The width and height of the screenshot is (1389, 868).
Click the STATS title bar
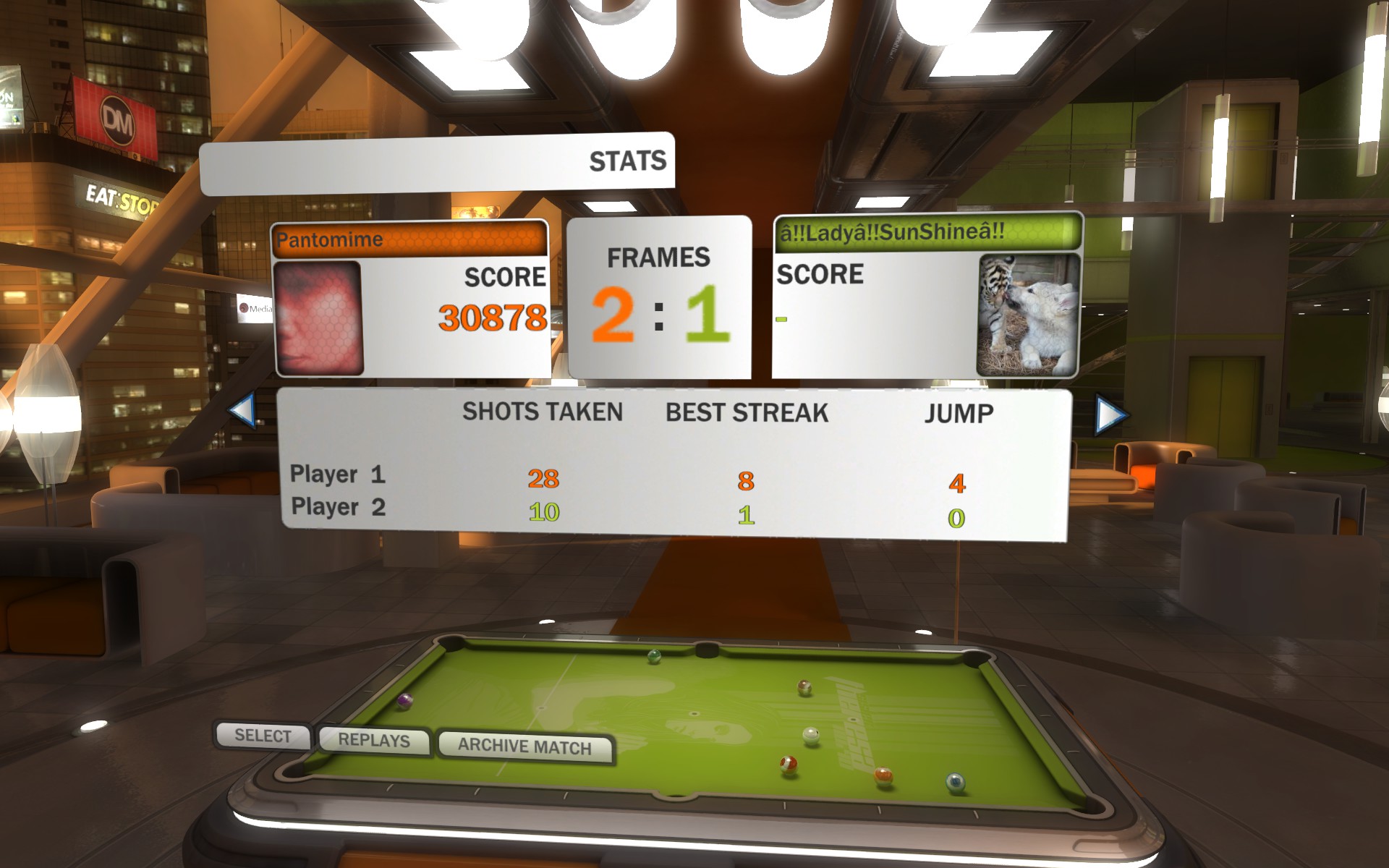pyautogui.click(x=629, y=161)
